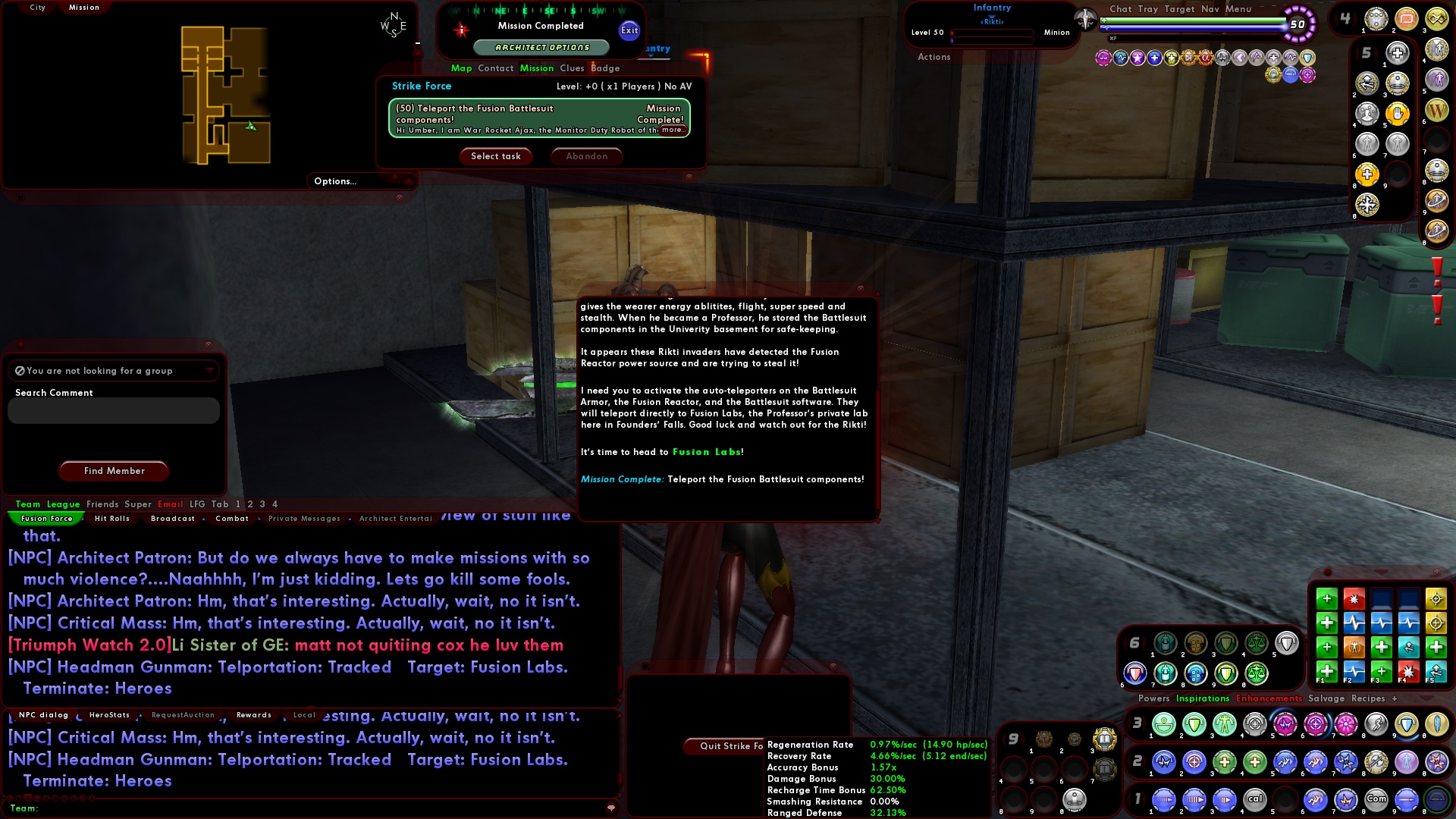Expand mission briefing with the more... control
The image size is (1456, 819).
pos(672,130)
